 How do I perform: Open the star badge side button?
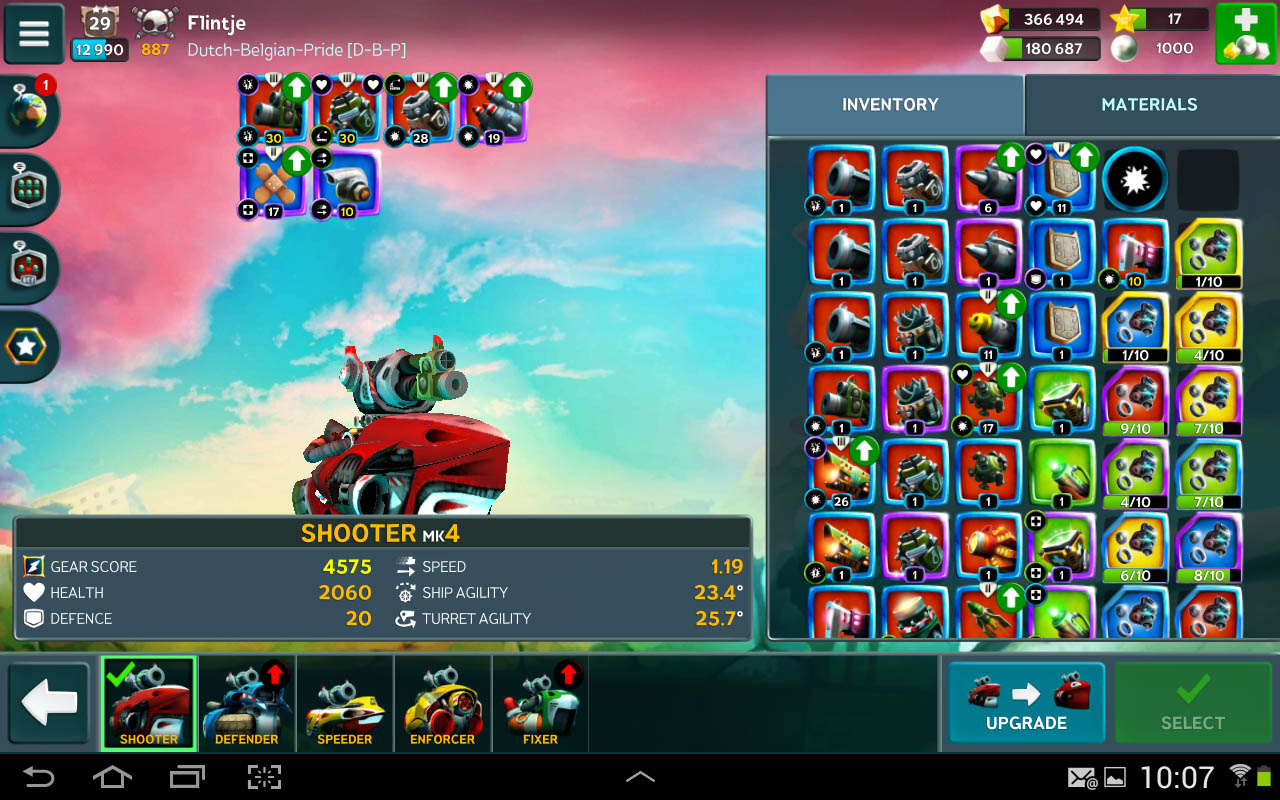[26, 347]
